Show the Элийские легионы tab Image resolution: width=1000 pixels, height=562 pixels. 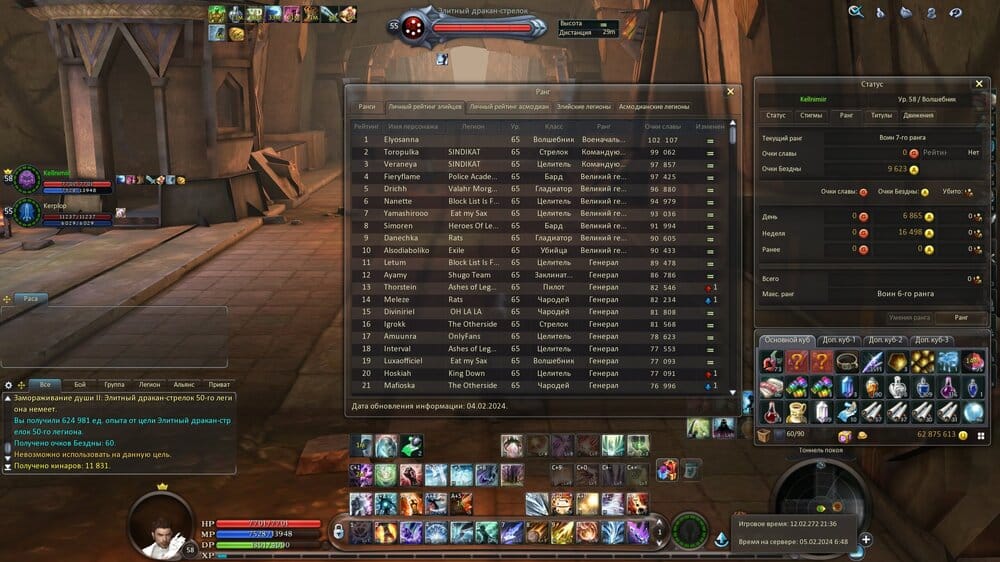[x=583, y=107]
